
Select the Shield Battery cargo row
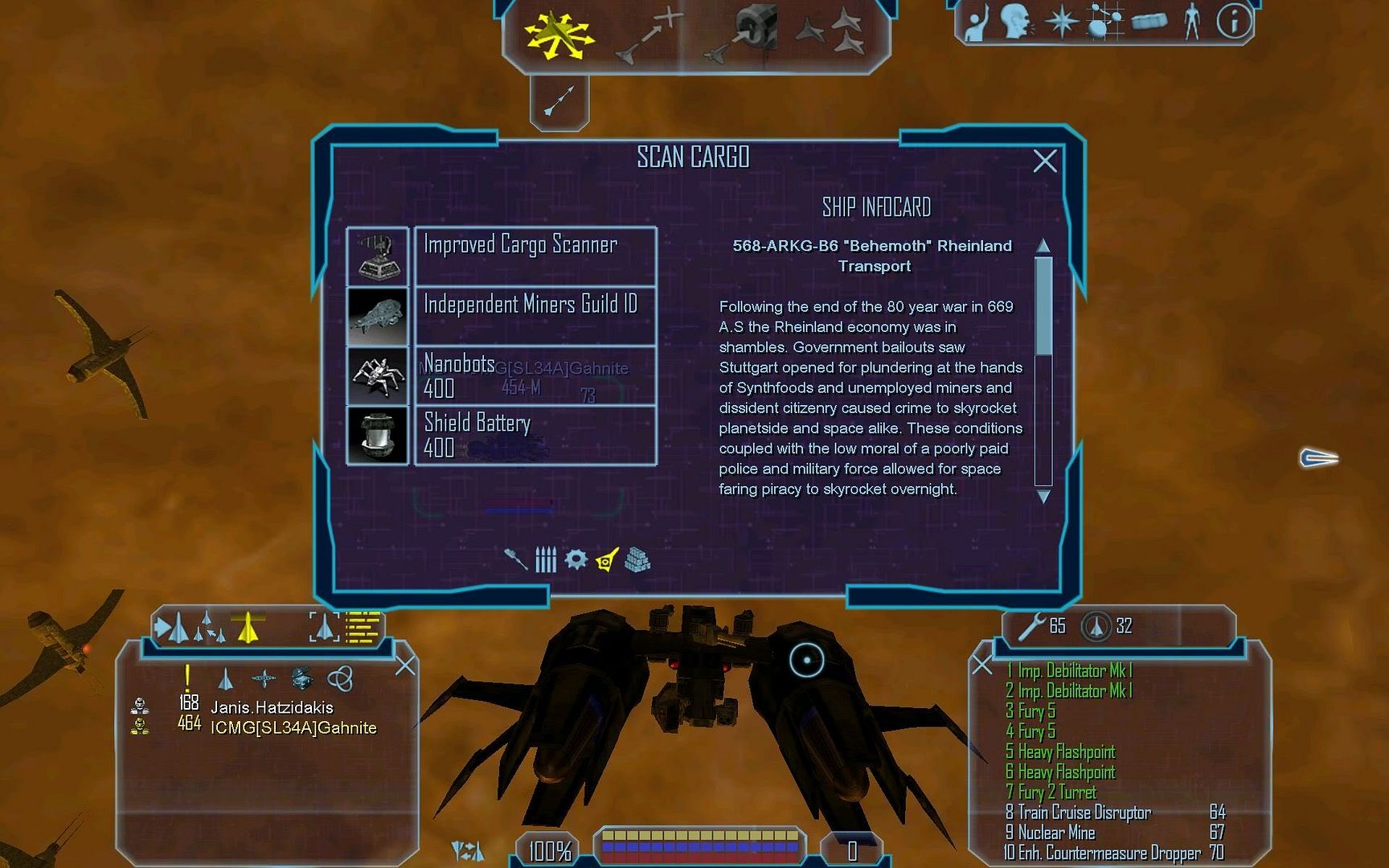535,435
